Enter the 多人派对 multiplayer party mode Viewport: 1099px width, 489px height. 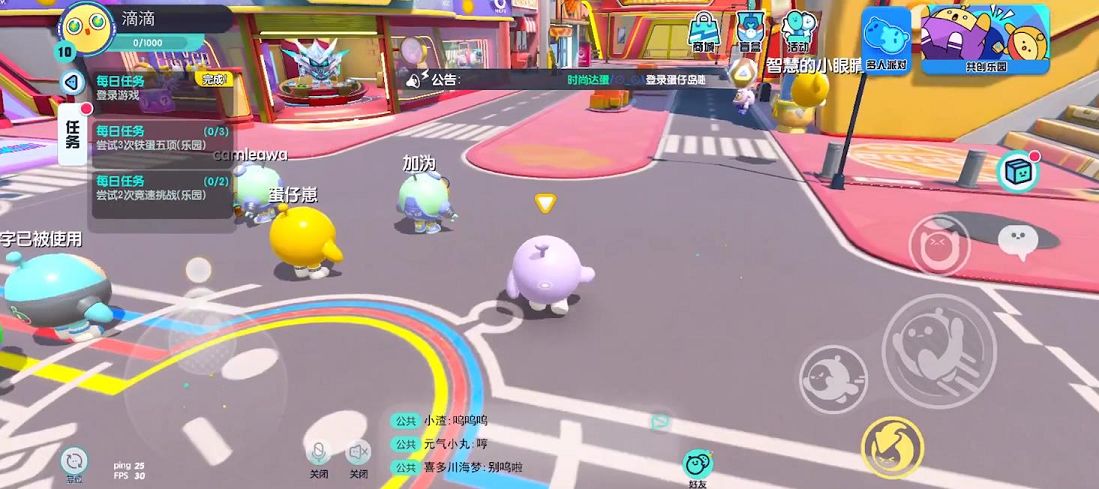(x=886, y=40)
